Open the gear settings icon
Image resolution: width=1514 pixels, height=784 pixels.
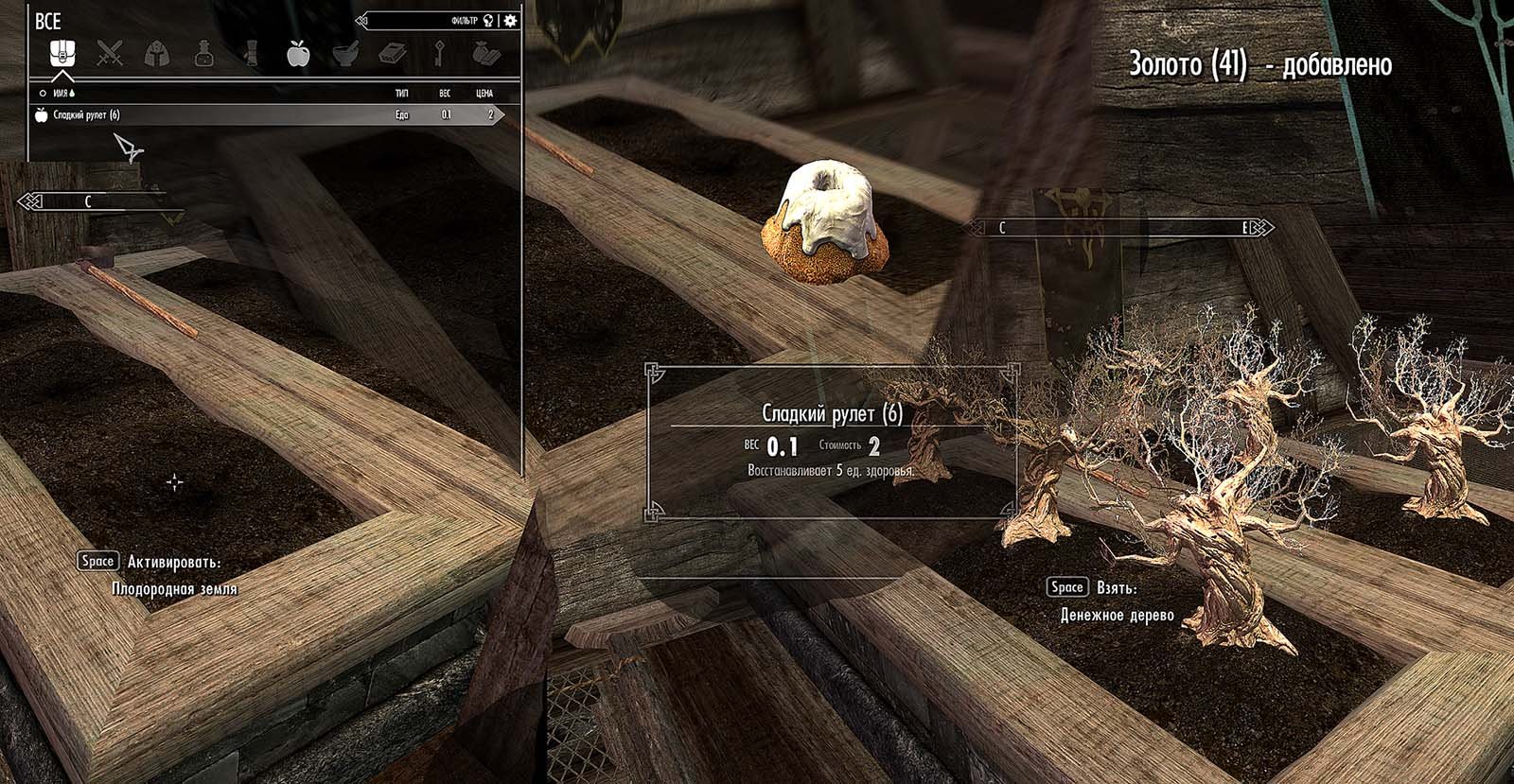[511, 20]
